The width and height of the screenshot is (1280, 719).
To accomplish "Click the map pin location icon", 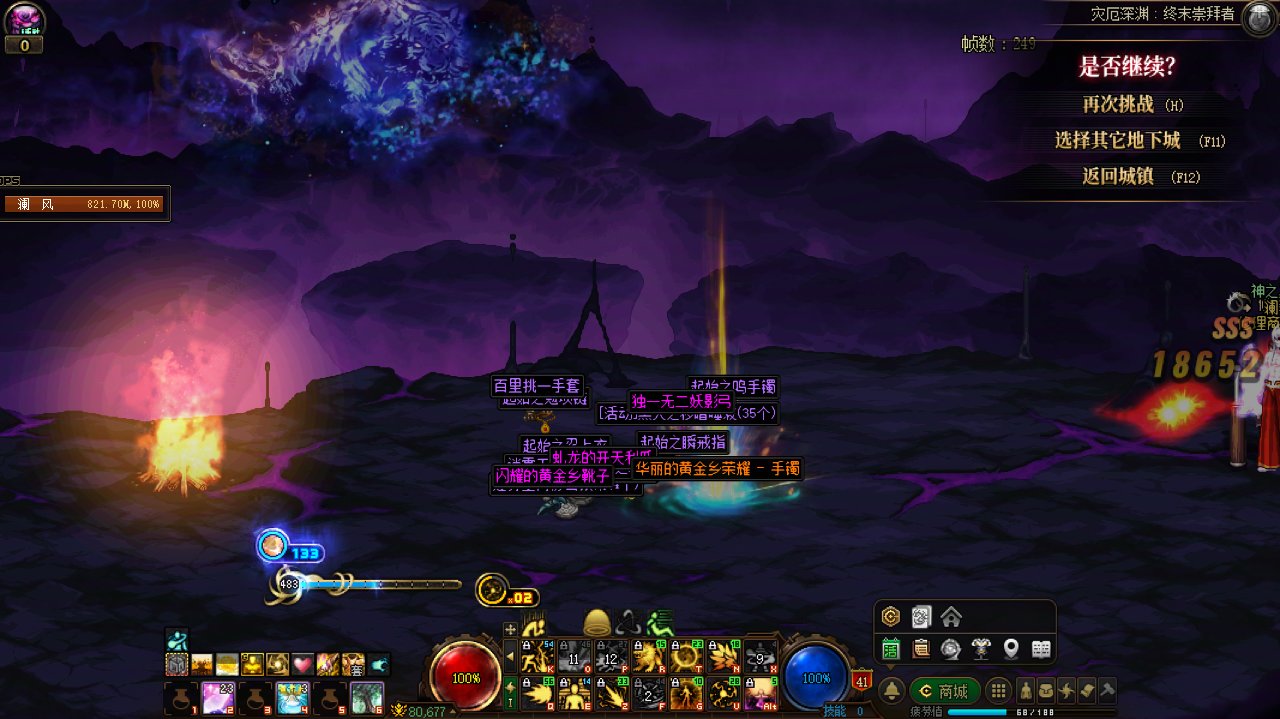I will tap(1011, 650).
